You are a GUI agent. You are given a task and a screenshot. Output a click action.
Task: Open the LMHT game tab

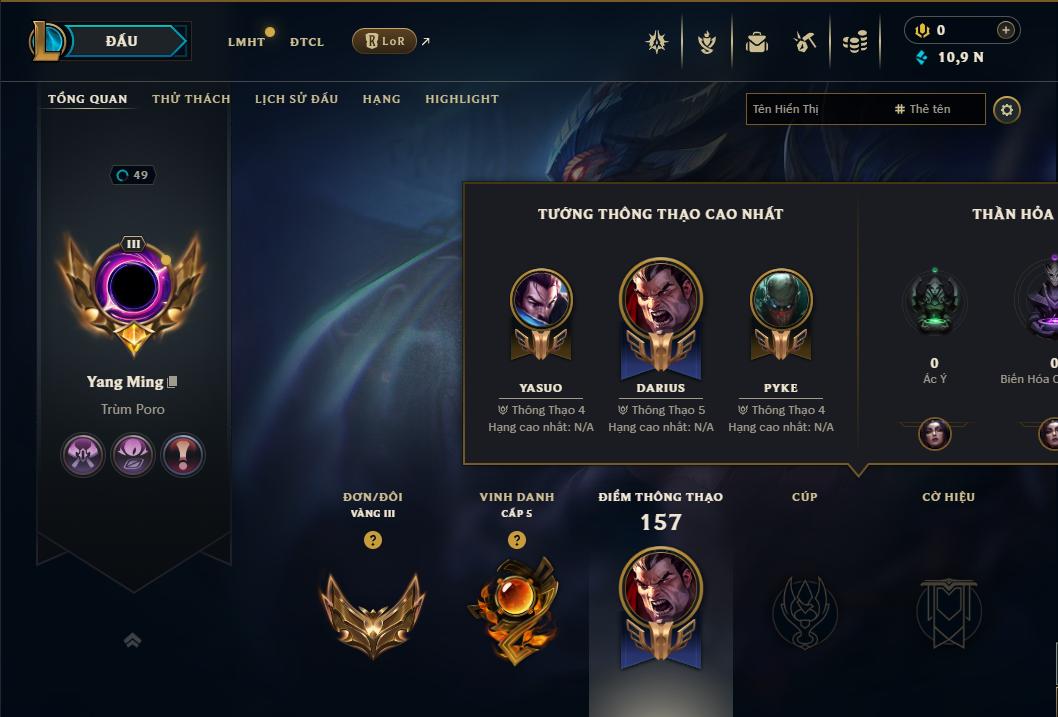pyautogui.click(x=246, y=42)
